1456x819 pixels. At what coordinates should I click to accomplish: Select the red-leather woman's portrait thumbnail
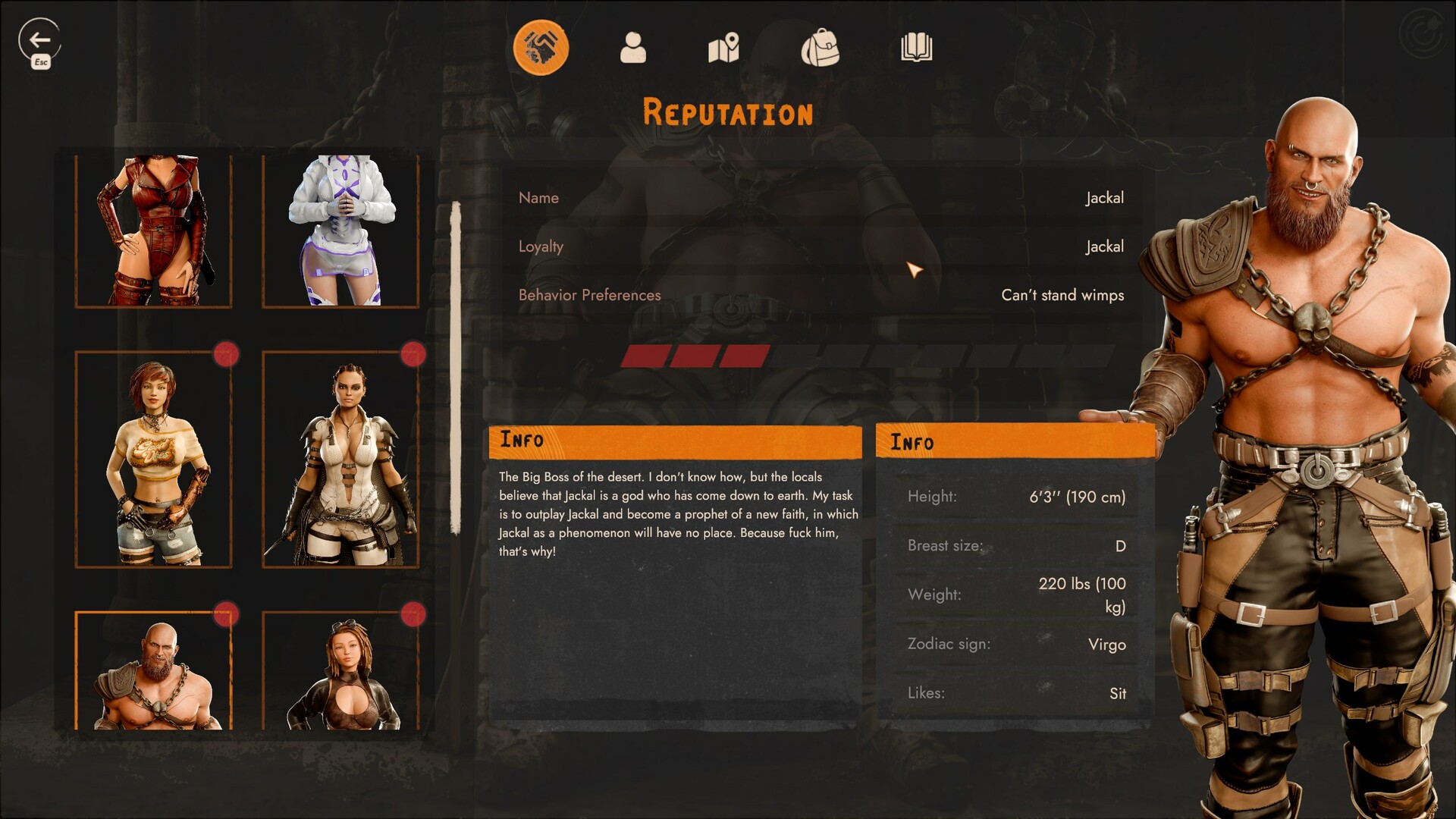coord(153,230)
